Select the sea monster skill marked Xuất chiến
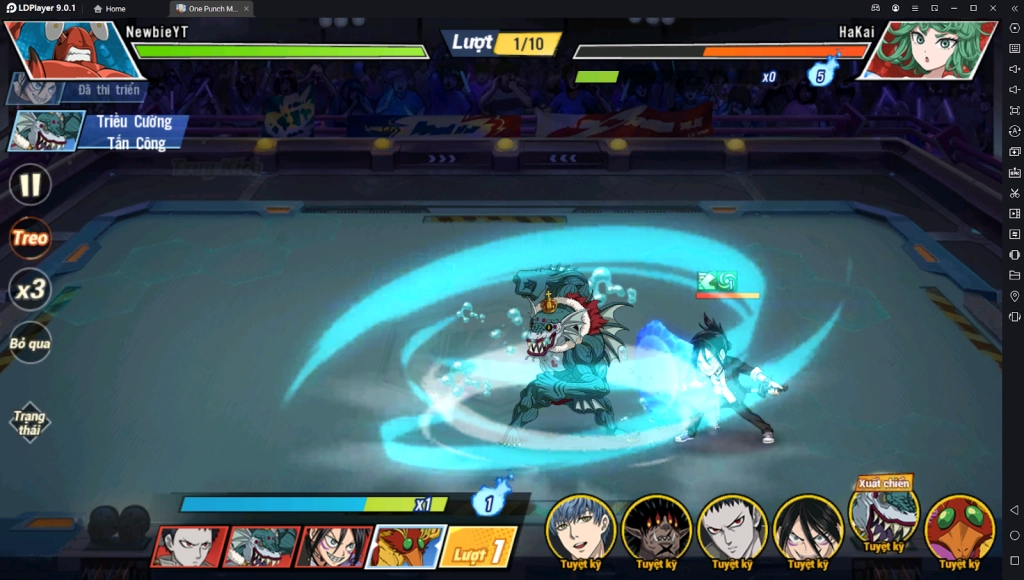 [884, 514]
